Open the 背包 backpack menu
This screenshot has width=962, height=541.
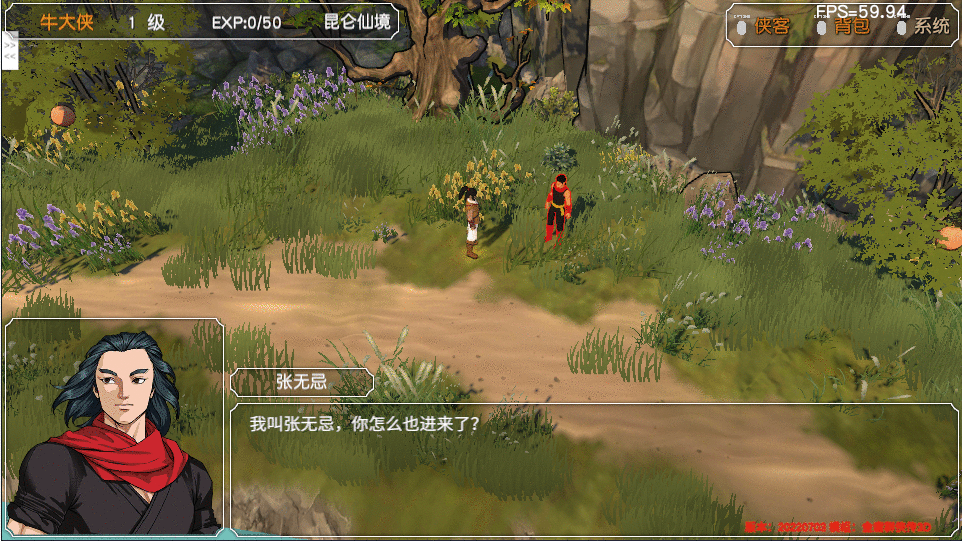pos(851,27)
